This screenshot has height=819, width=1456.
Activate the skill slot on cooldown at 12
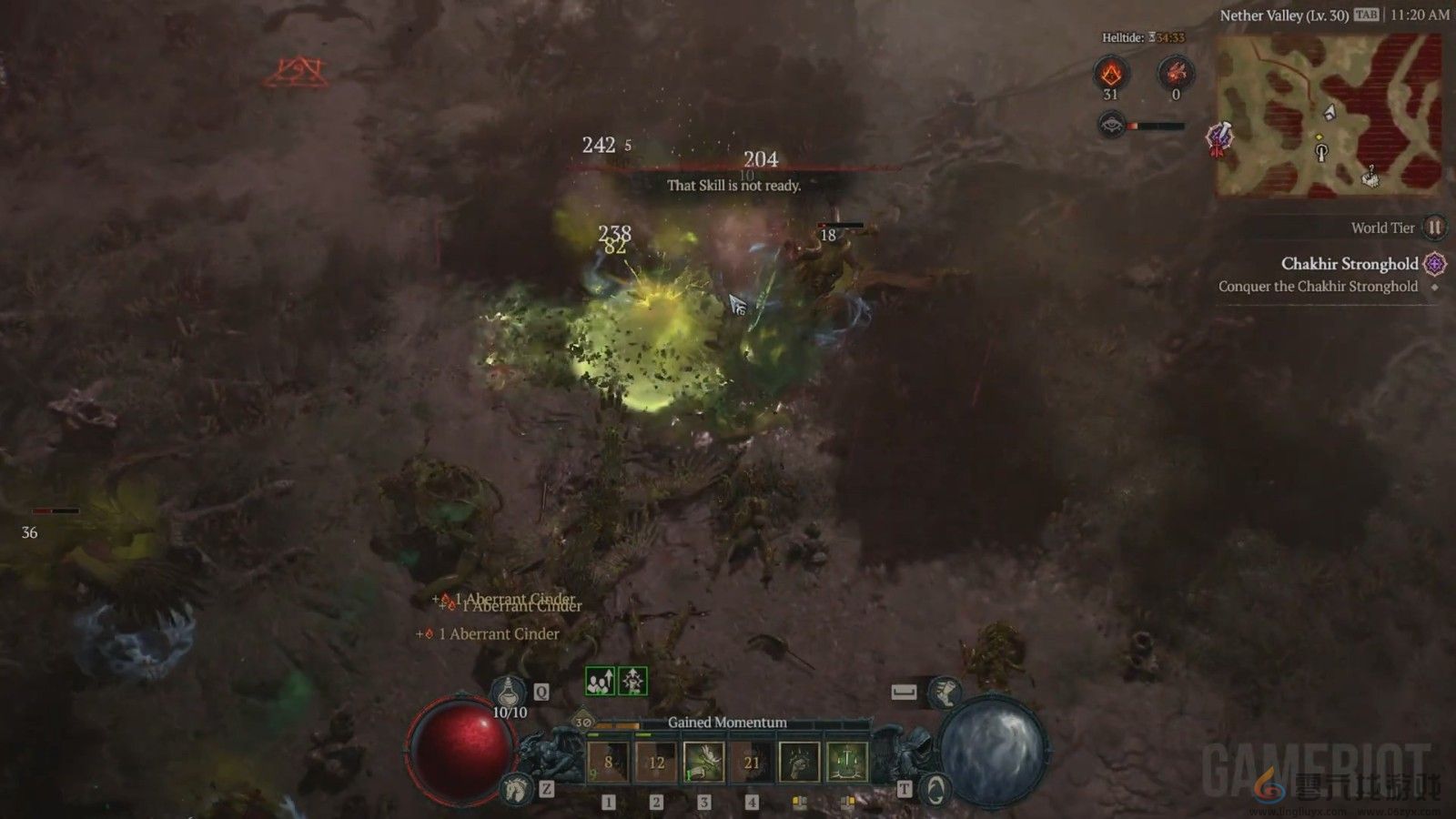point(656,763)
